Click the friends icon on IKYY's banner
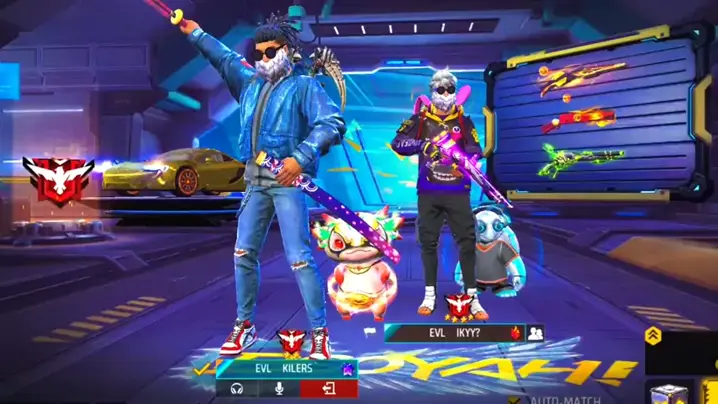The image size is (718, 404). point(535,333)
